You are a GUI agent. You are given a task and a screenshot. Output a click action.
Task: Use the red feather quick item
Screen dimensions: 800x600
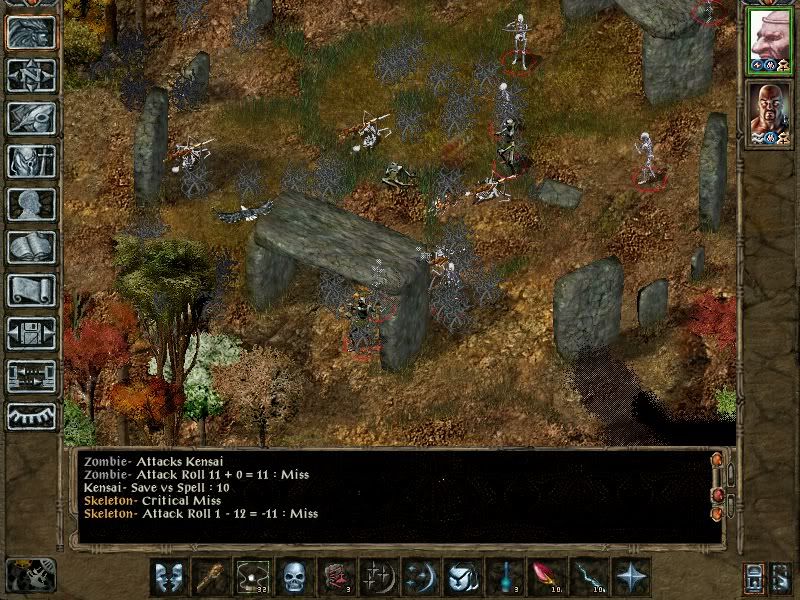tap(547, 578)
